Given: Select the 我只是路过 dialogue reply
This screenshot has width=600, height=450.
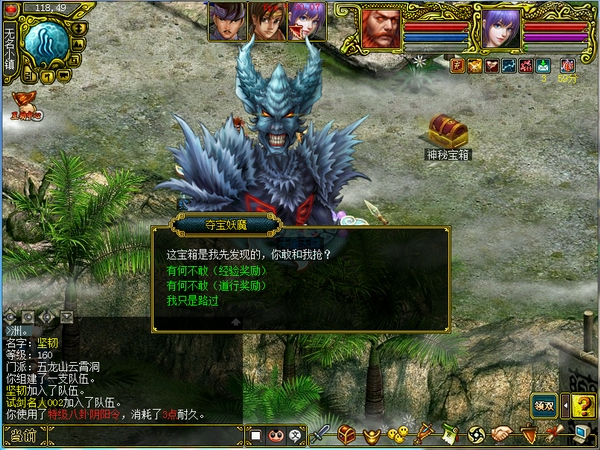Looking at the screenshot, I should click(x=192, y=300).
